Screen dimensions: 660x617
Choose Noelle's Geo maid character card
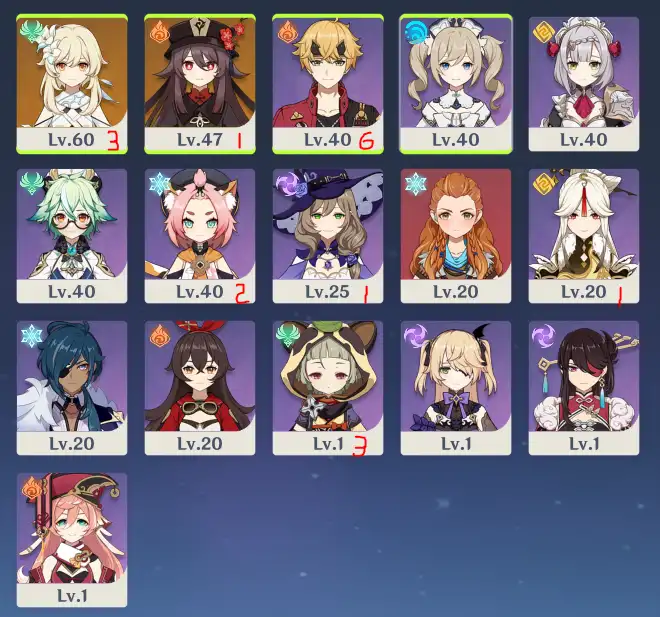584,83
